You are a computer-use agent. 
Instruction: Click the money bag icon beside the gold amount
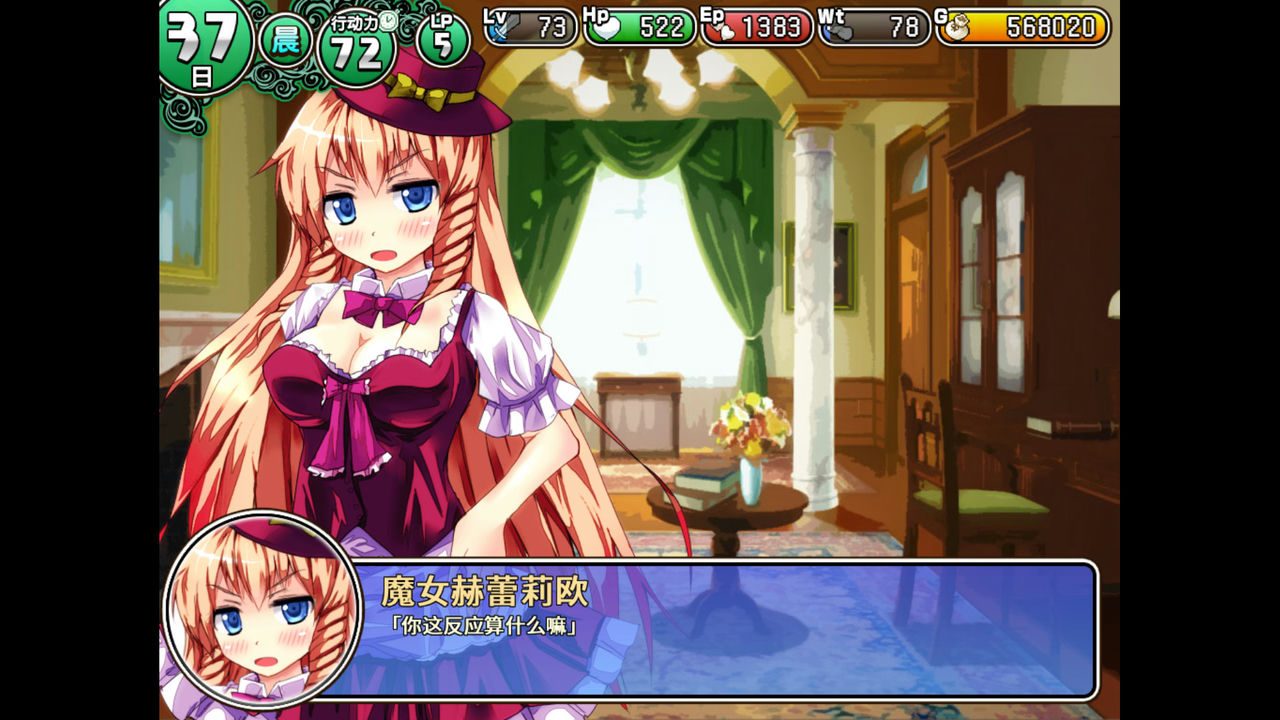tap(958, 29)
